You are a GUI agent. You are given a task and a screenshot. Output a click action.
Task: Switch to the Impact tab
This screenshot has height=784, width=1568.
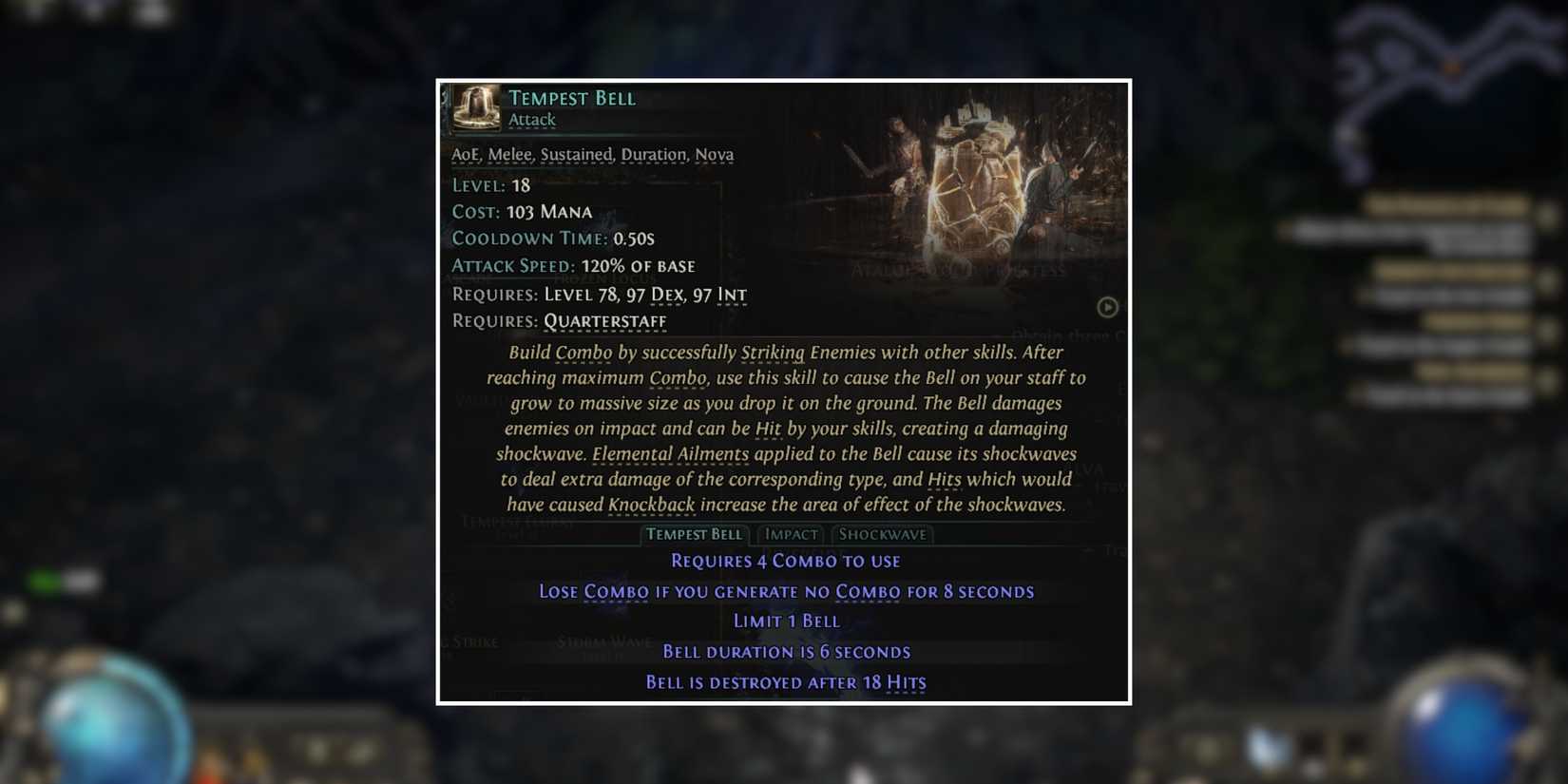point(791,534)
